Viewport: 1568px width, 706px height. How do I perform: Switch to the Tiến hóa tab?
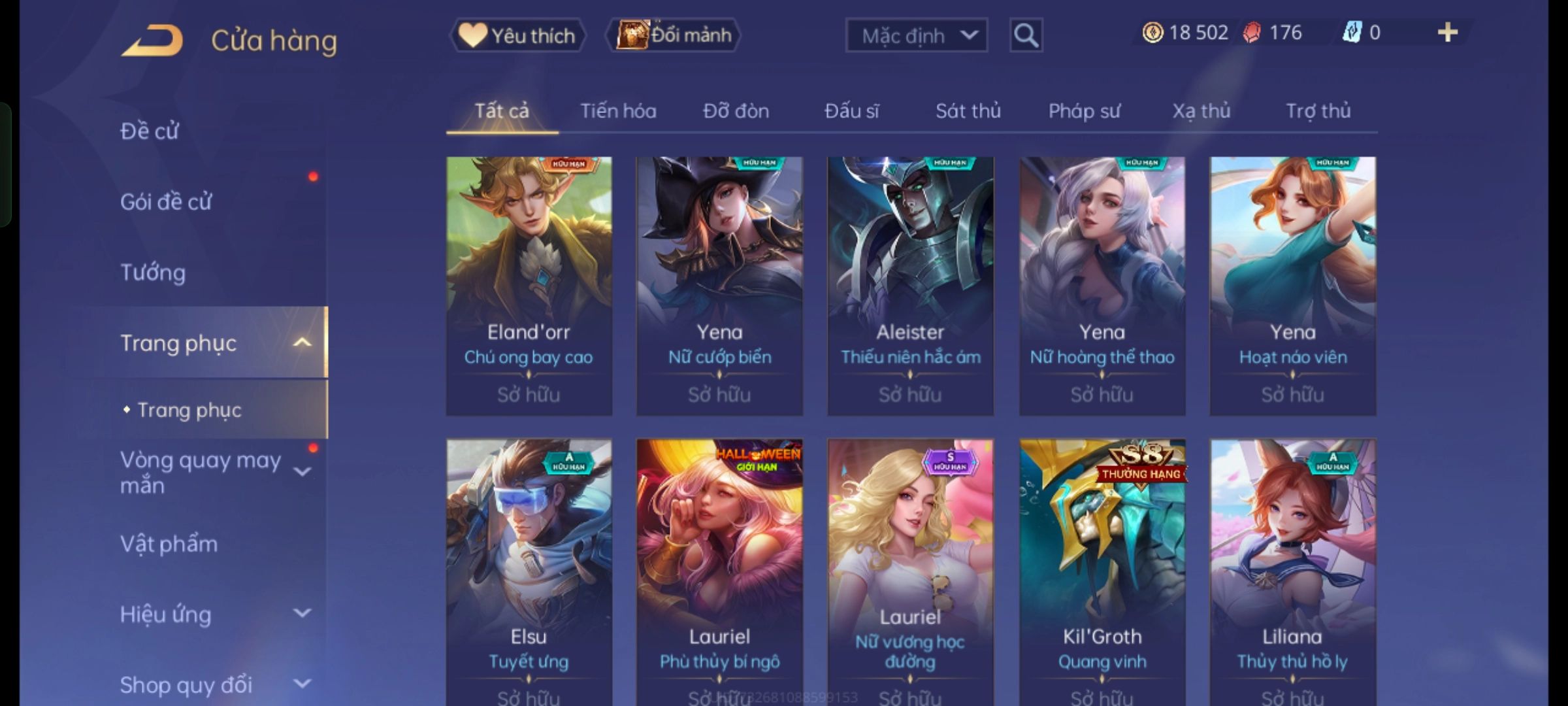618,111
